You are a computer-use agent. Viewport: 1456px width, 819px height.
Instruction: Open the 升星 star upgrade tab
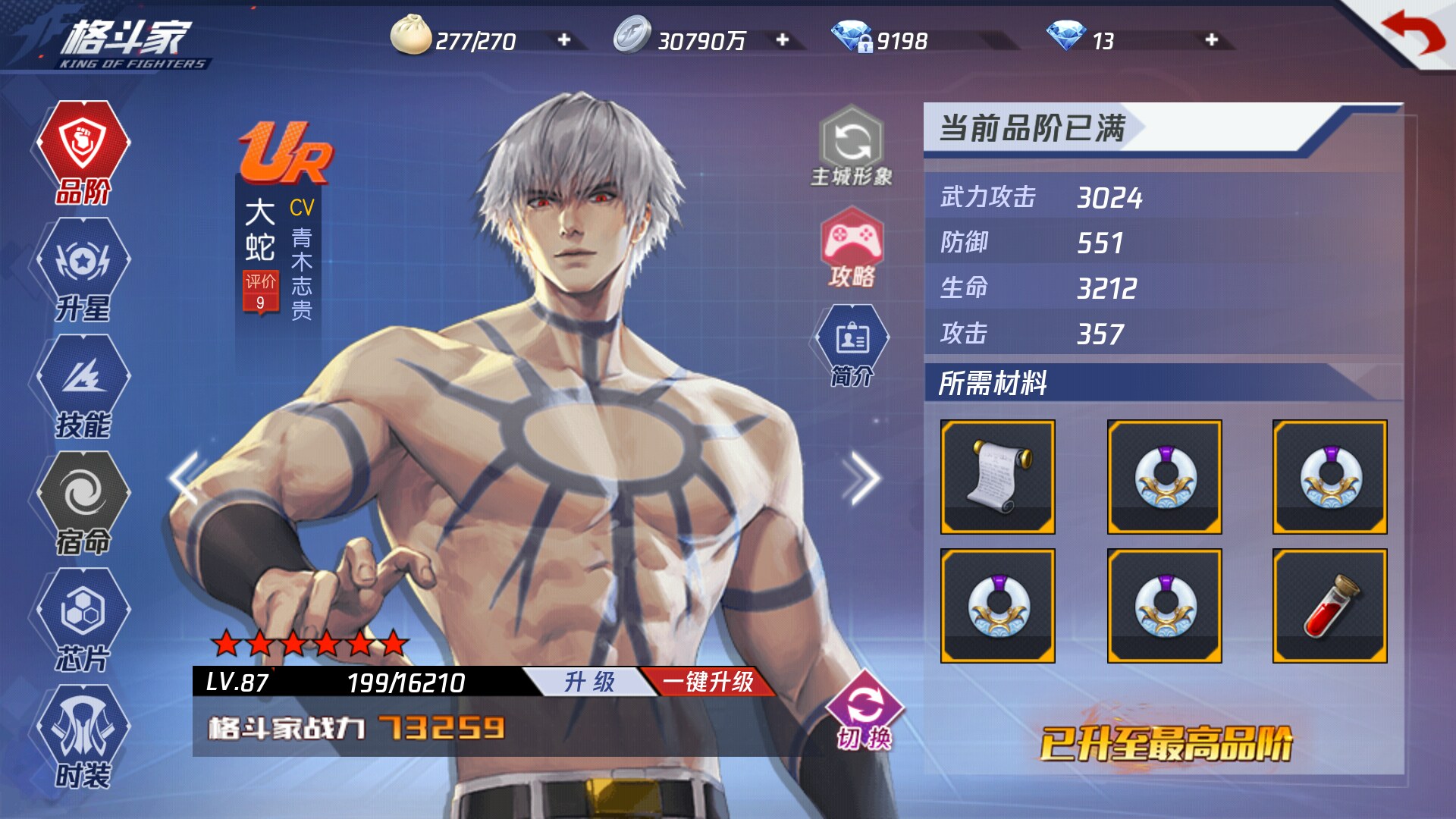point(83,271)
